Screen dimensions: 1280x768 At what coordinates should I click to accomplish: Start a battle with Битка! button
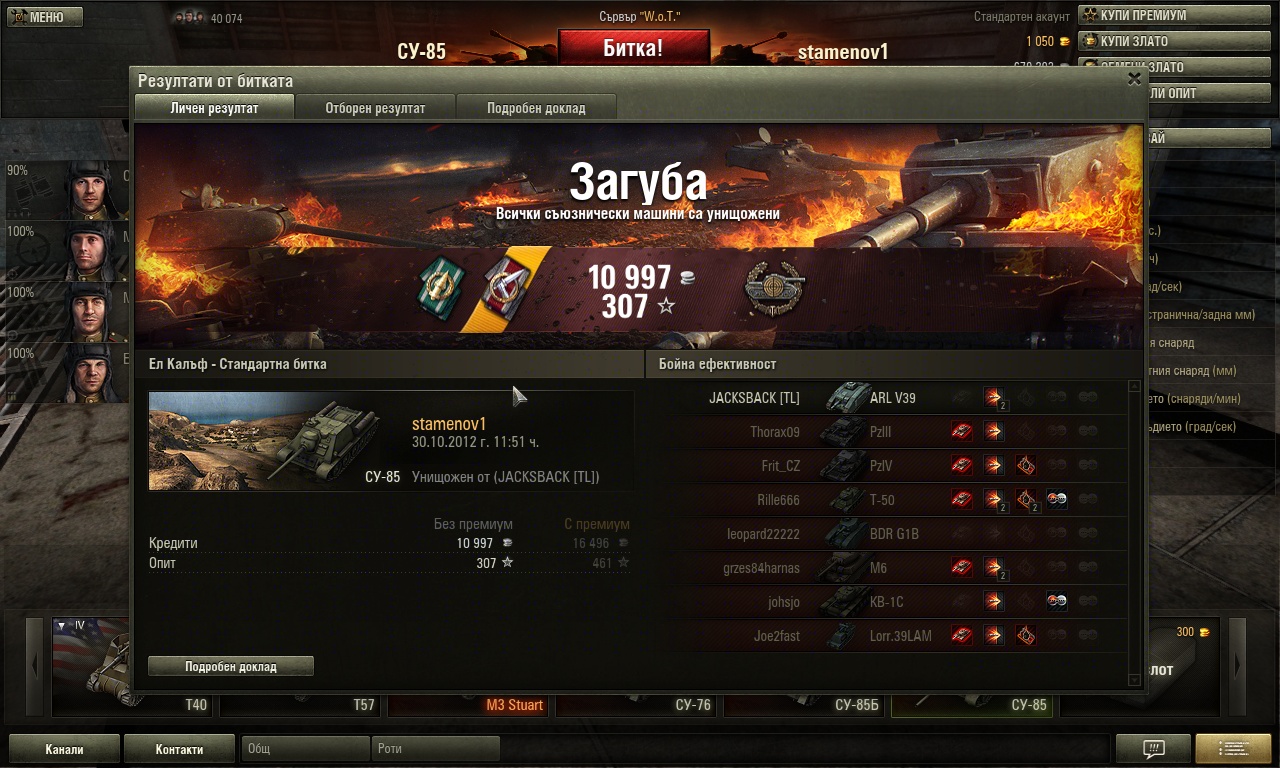tap(633, 48)
